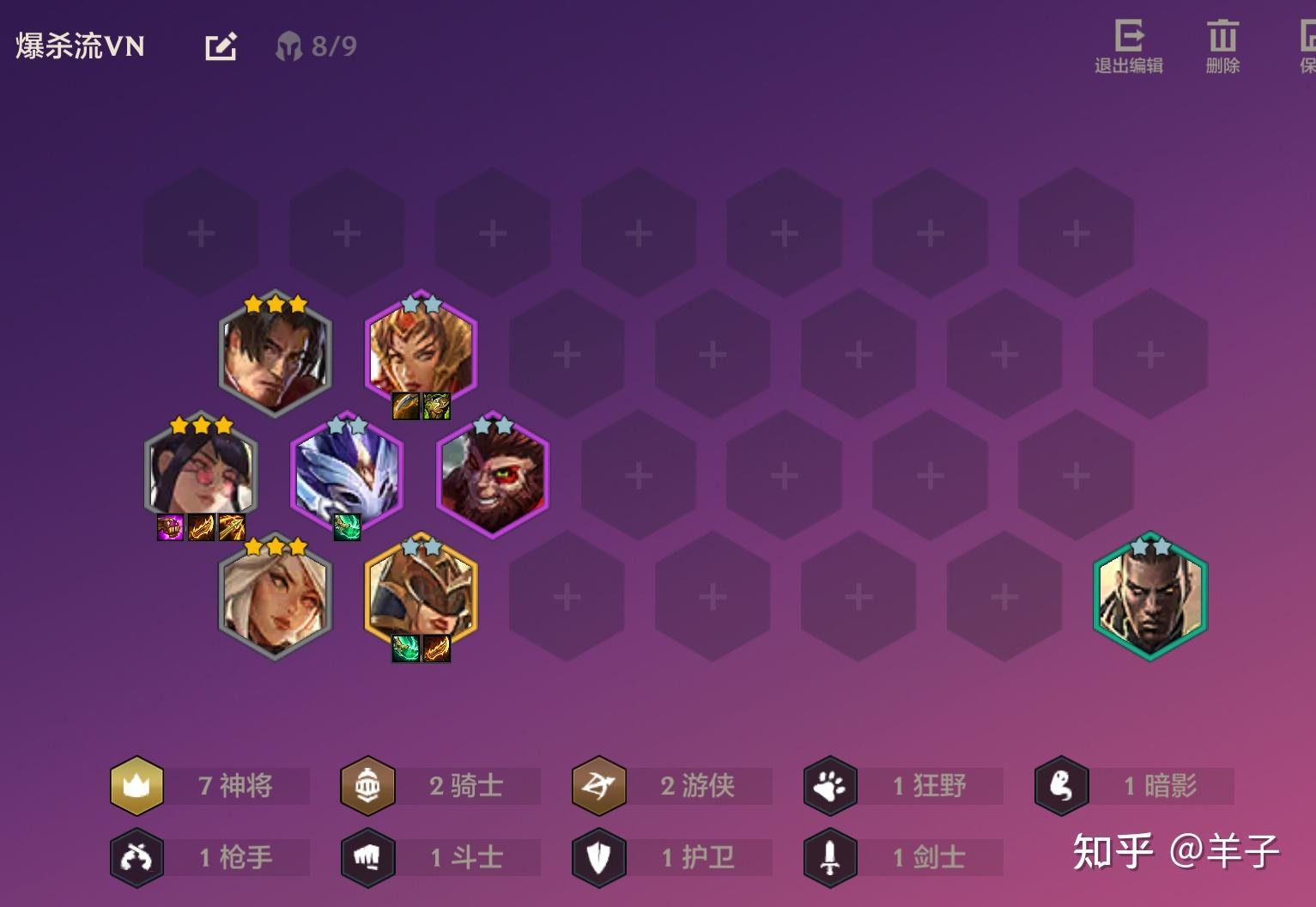This screenshot has width=1316, height=907.
Task: Click the purple gauntlet item under the glasses champion
Action: pyautogui.click(x=168, y=527)
